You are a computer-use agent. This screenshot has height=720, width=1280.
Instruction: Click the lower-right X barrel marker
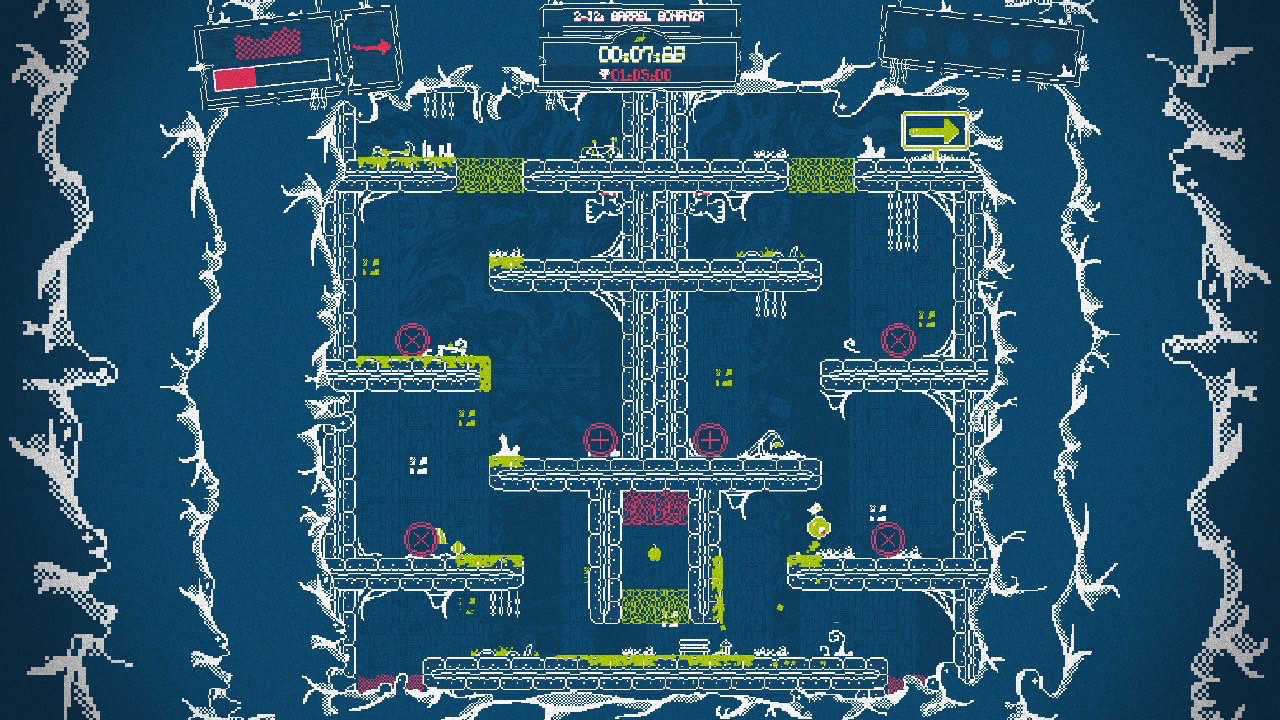885,540
